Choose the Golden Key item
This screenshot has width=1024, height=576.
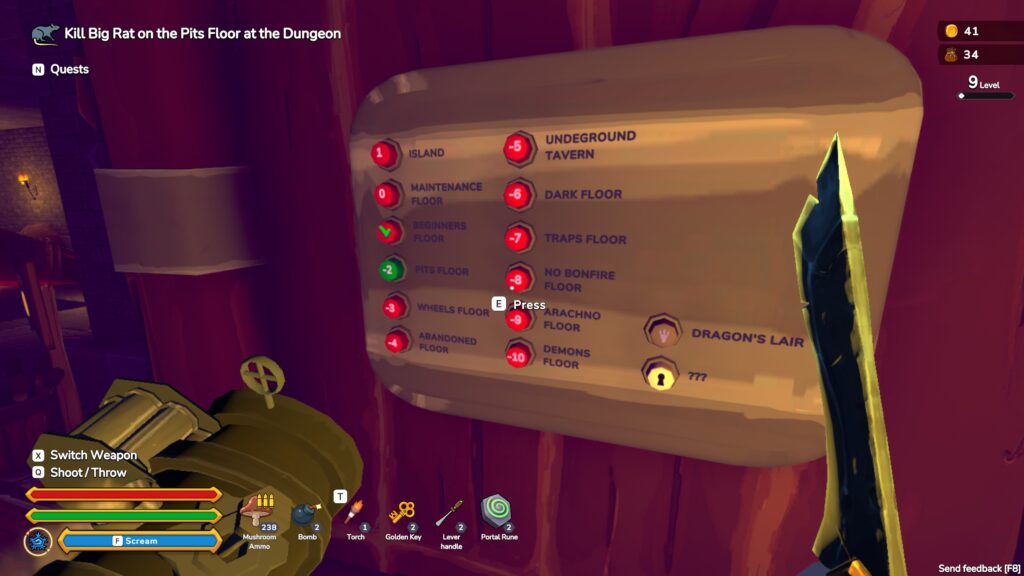click(403, 512)
